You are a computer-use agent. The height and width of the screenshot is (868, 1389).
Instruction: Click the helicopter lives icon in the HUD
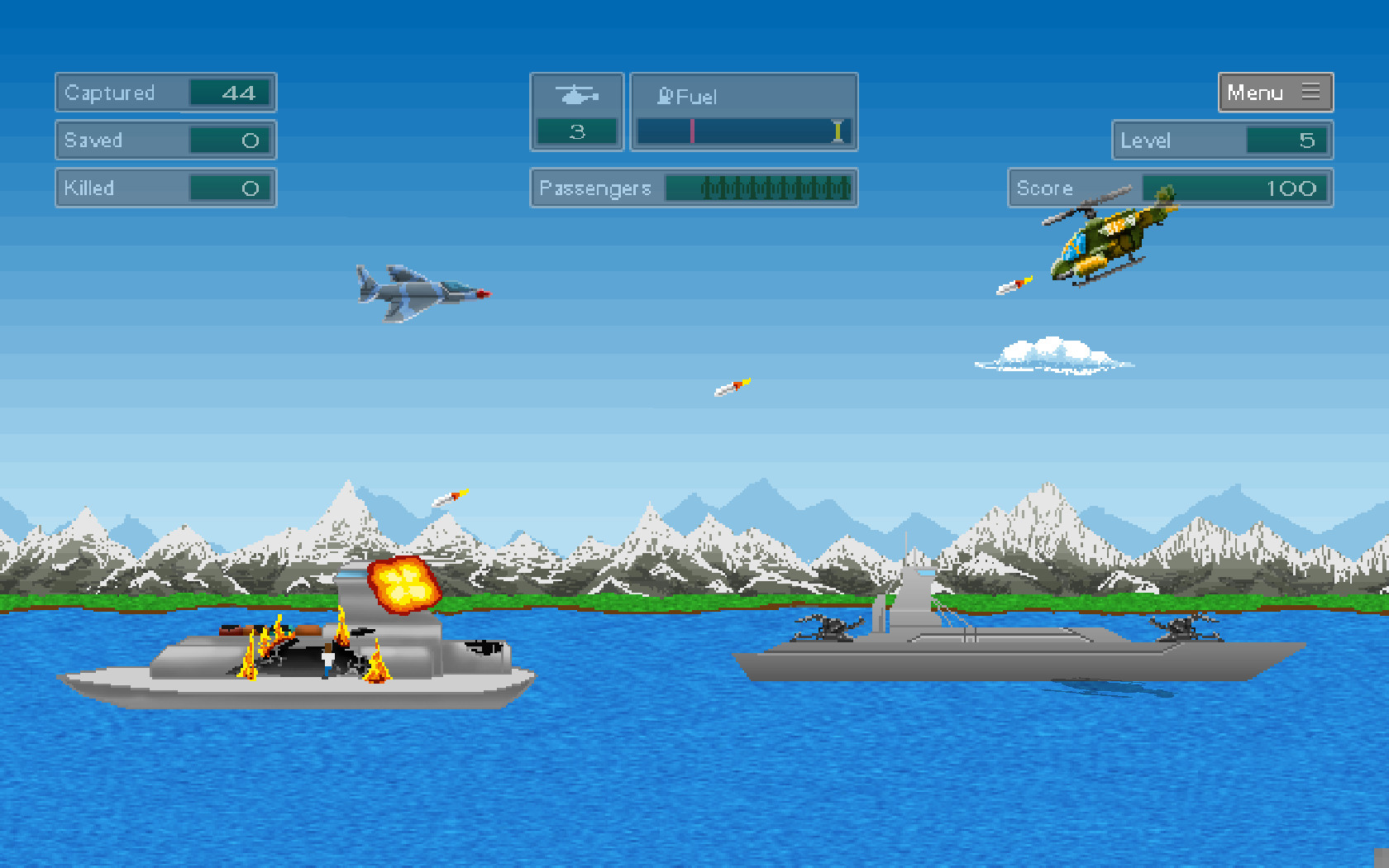coord(577,95)
